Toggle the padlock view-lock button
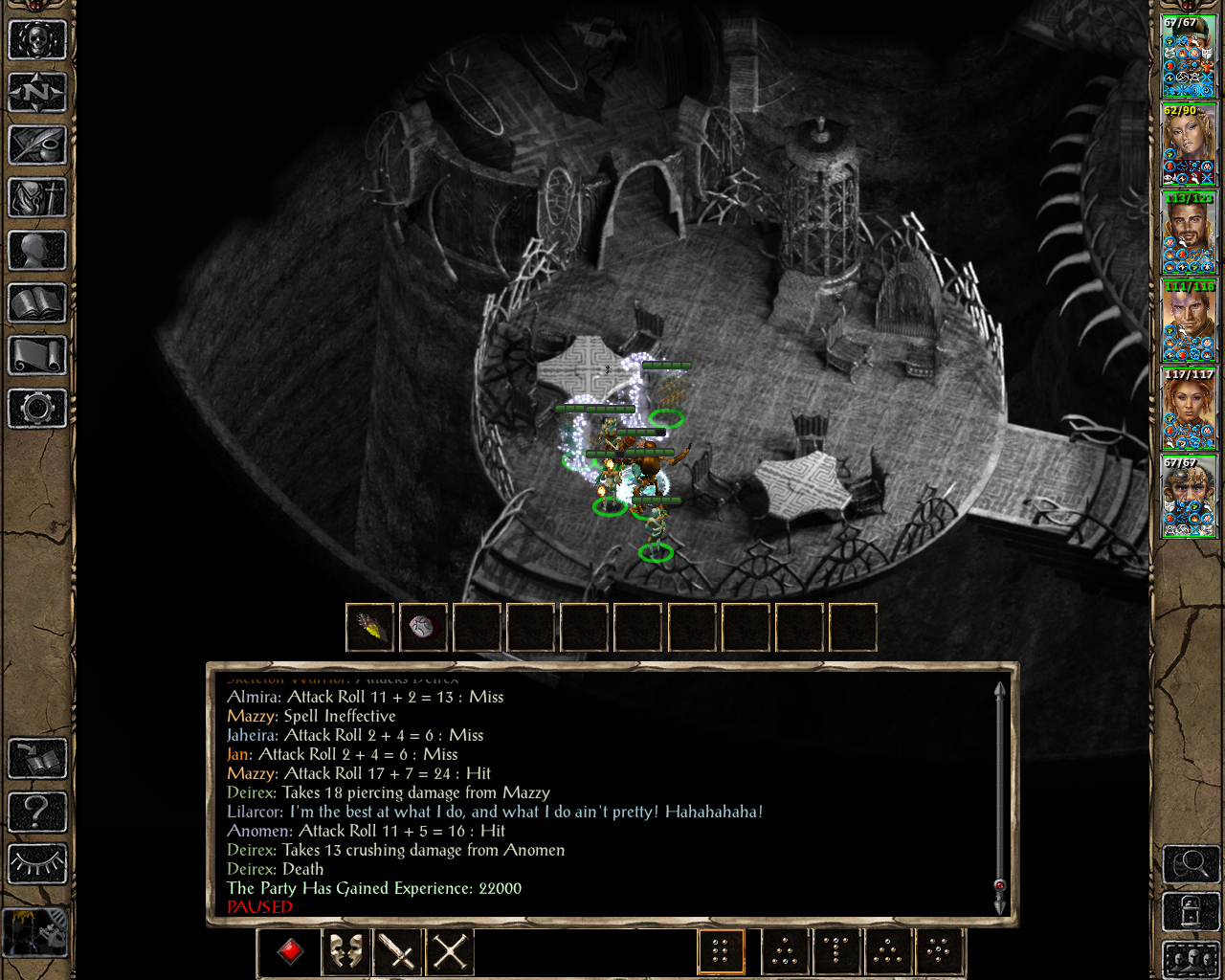Viewport: 1225px width, 980px height. (x=1191, y=911)
